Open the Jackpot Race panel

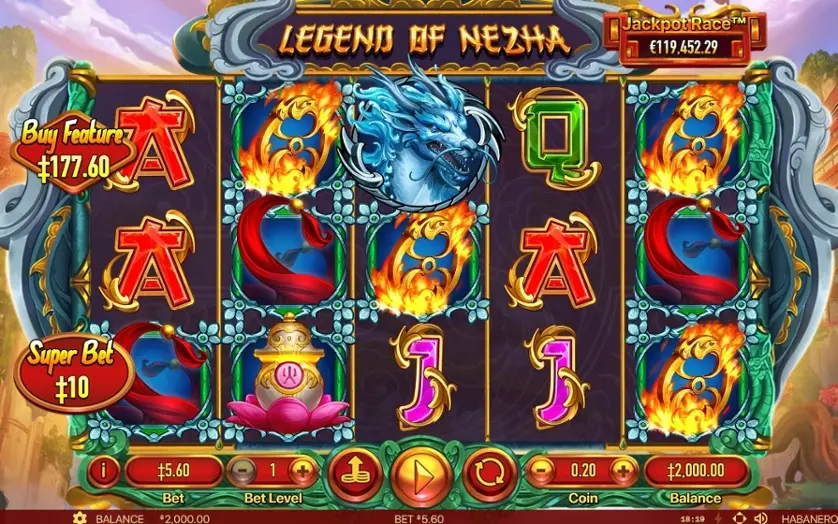682,38
